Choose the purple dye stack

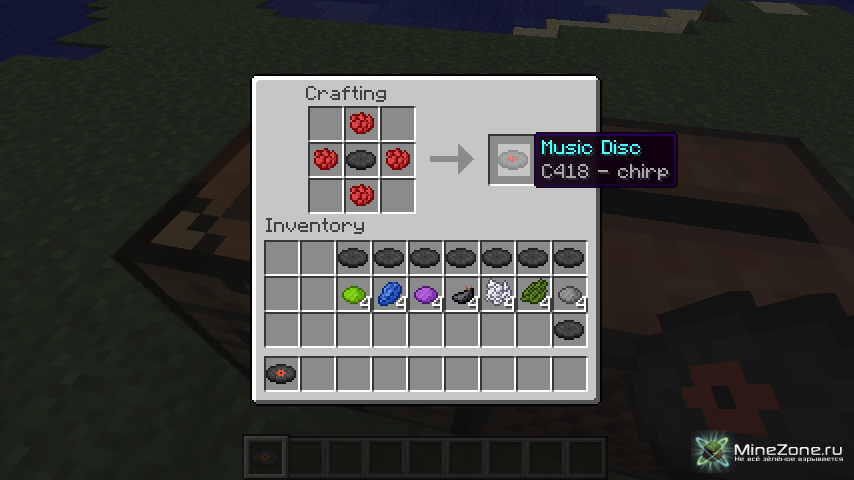click(425, 294)
